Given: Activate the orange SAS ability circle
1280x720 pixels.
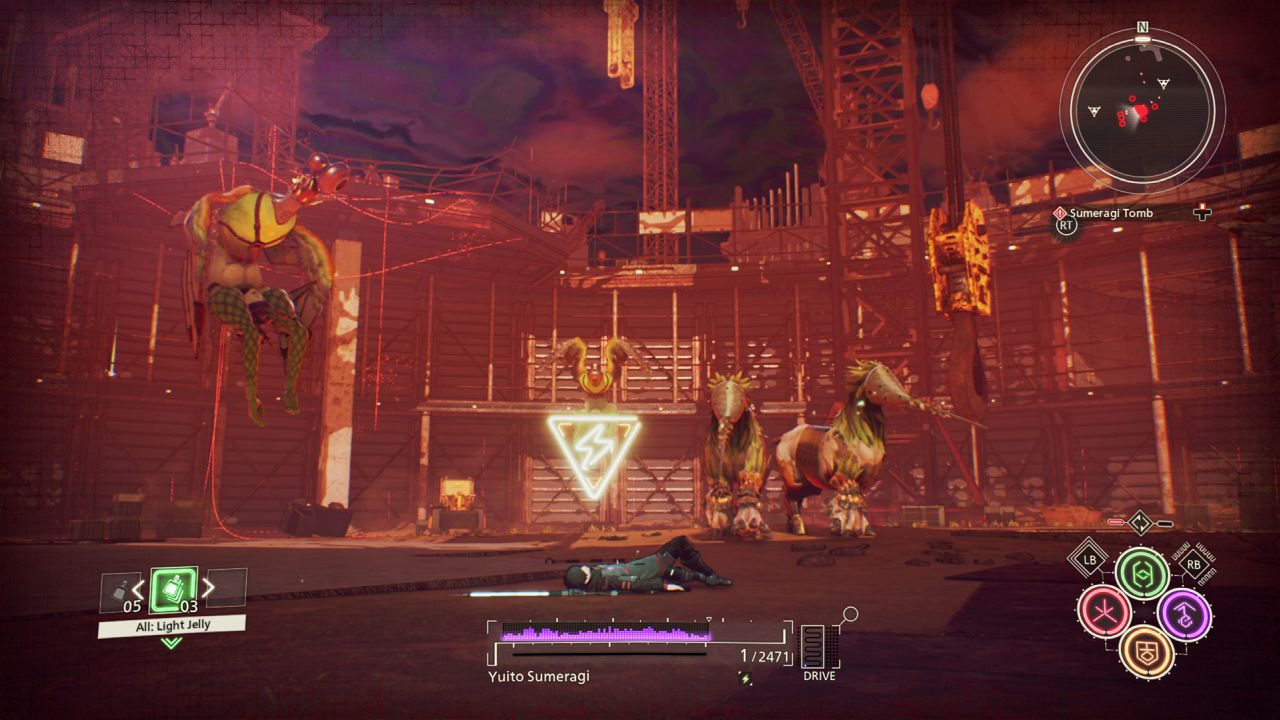Looking at the screenshot, I should (x=1145, y=651).
